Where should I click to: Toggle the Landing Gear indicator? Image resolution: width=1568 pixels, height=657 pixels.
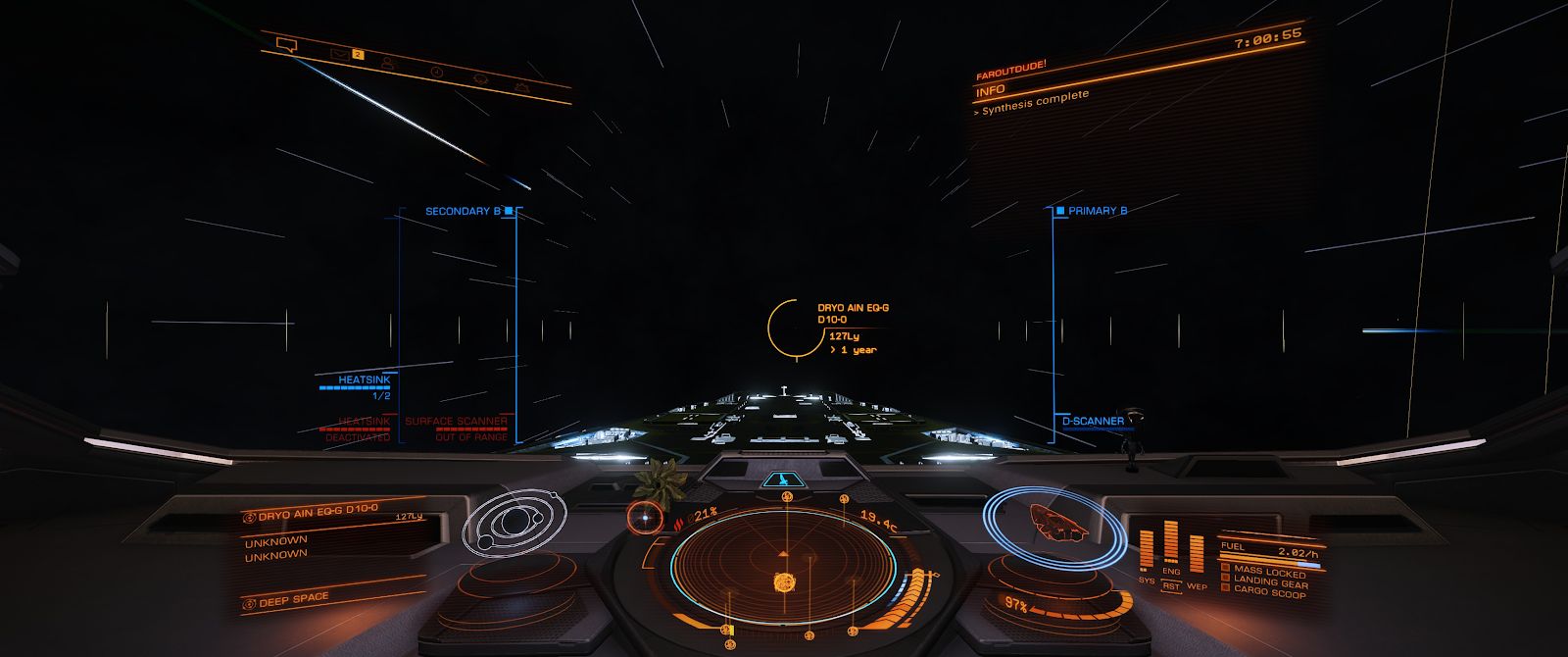[1270, 581]
